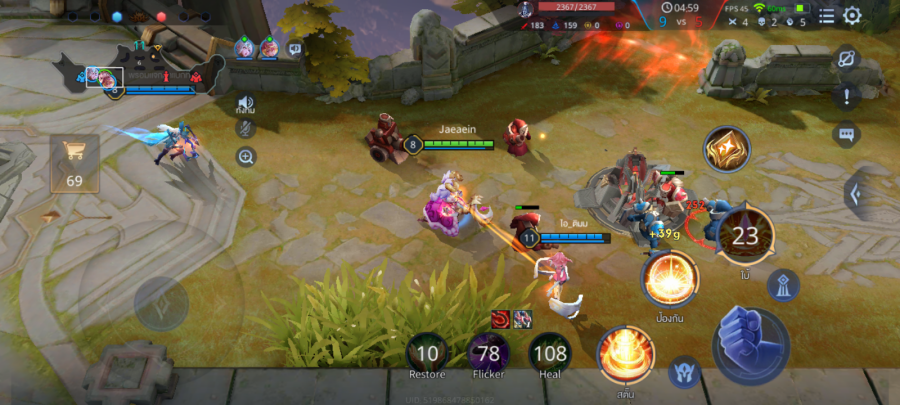Toggle the camera view button
Viewport: 900px width, 405px height.
[x=846, y=59]
